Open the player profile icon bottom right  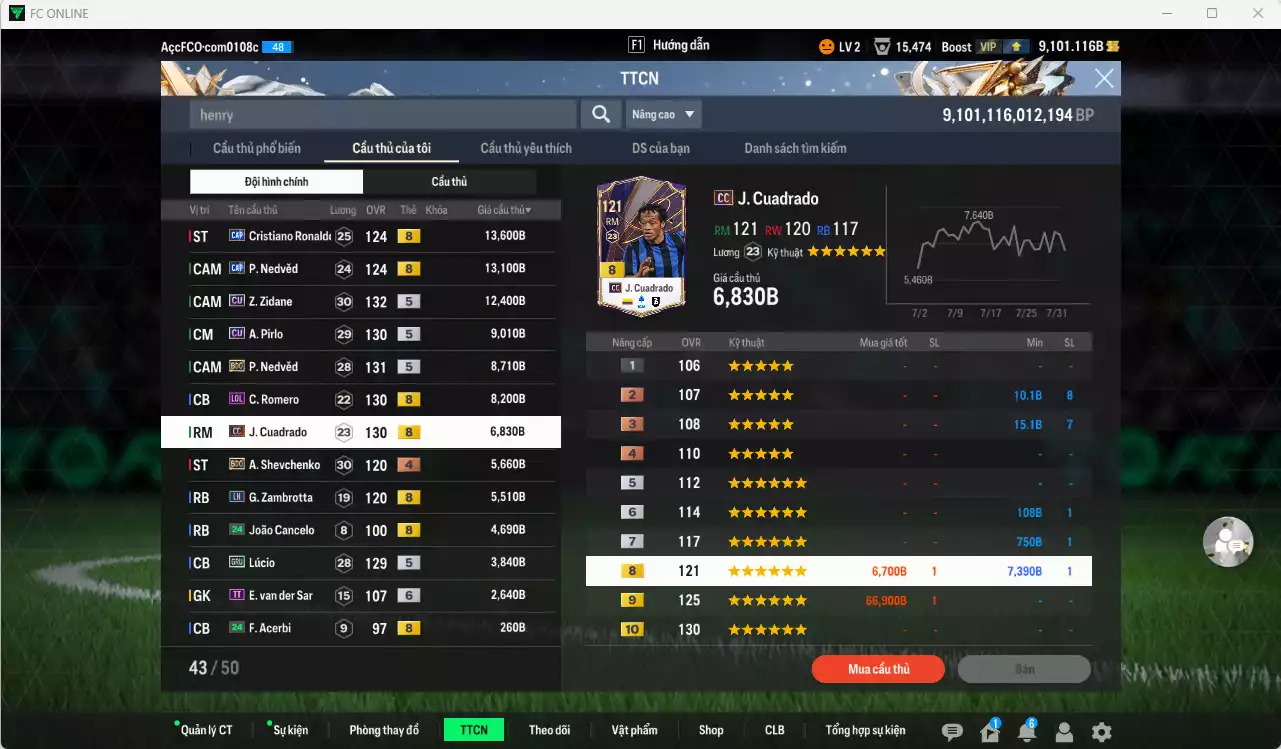coord(1064,732)
